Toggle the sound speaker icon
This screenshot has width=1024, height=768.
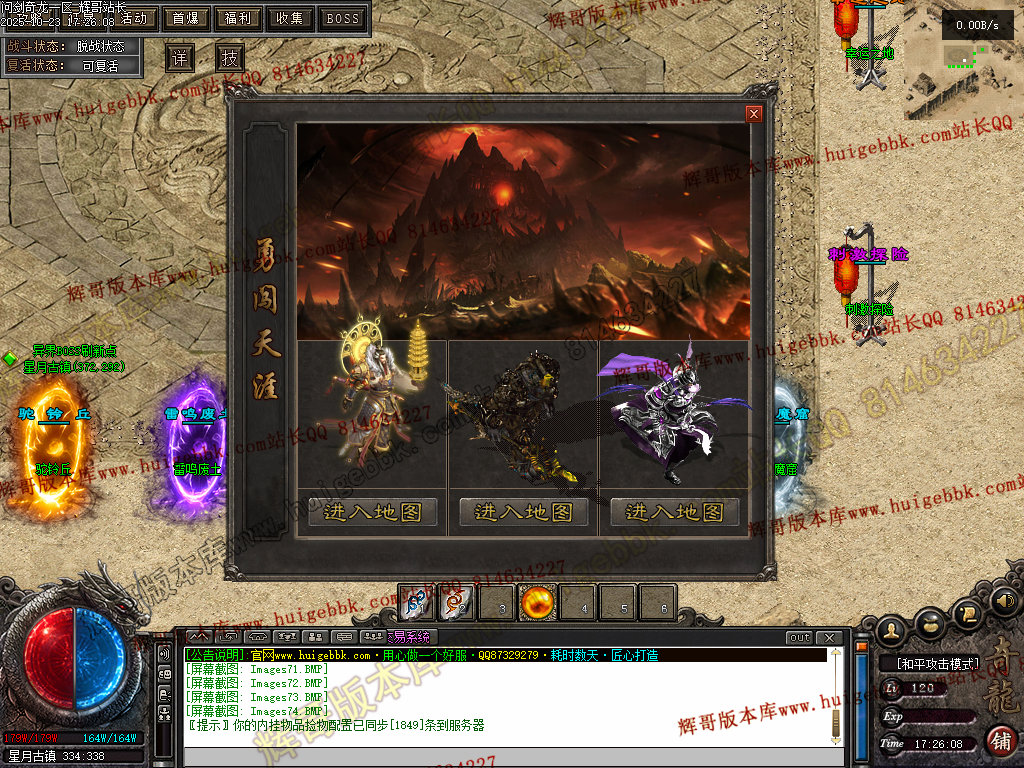(1003, 602)
